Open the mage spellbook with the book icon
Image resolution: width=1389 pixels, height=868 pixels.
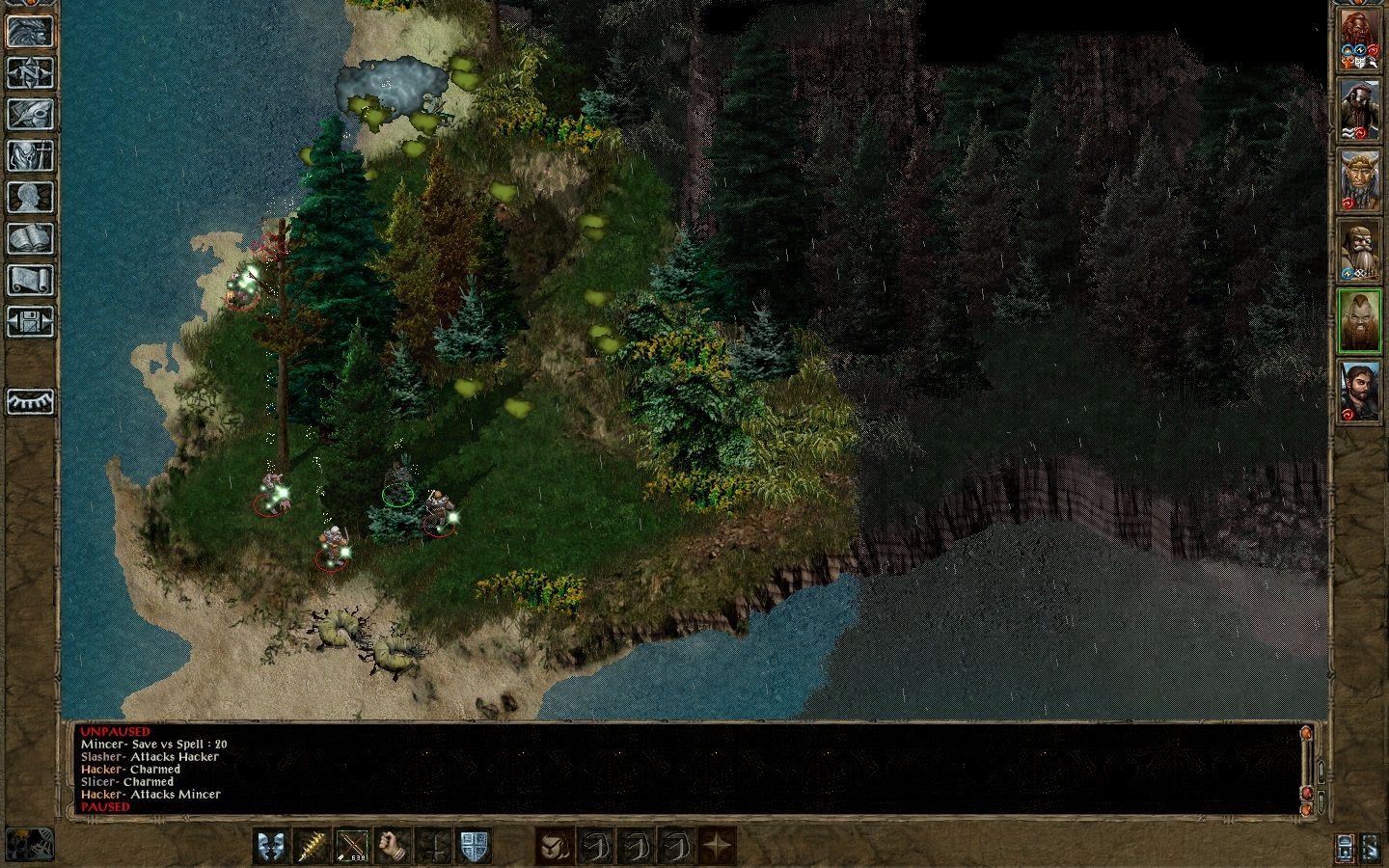point(30,238)
